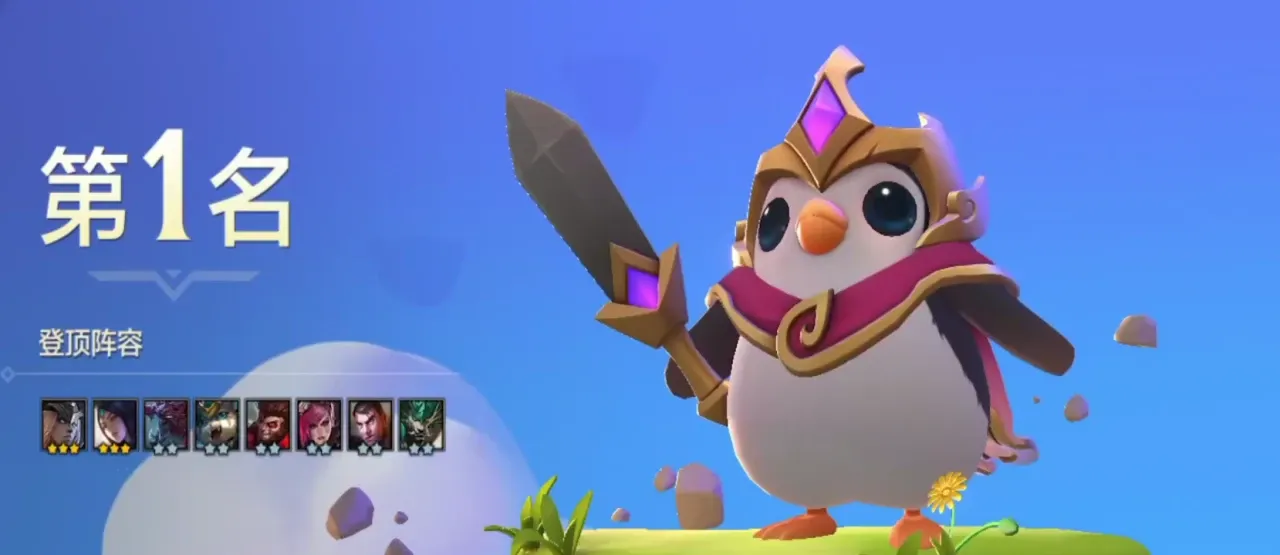Image resolution: width=1280 pixels, height=555 pixels.
Task: Choose the armored bear champion portrait
Action: 217,422
